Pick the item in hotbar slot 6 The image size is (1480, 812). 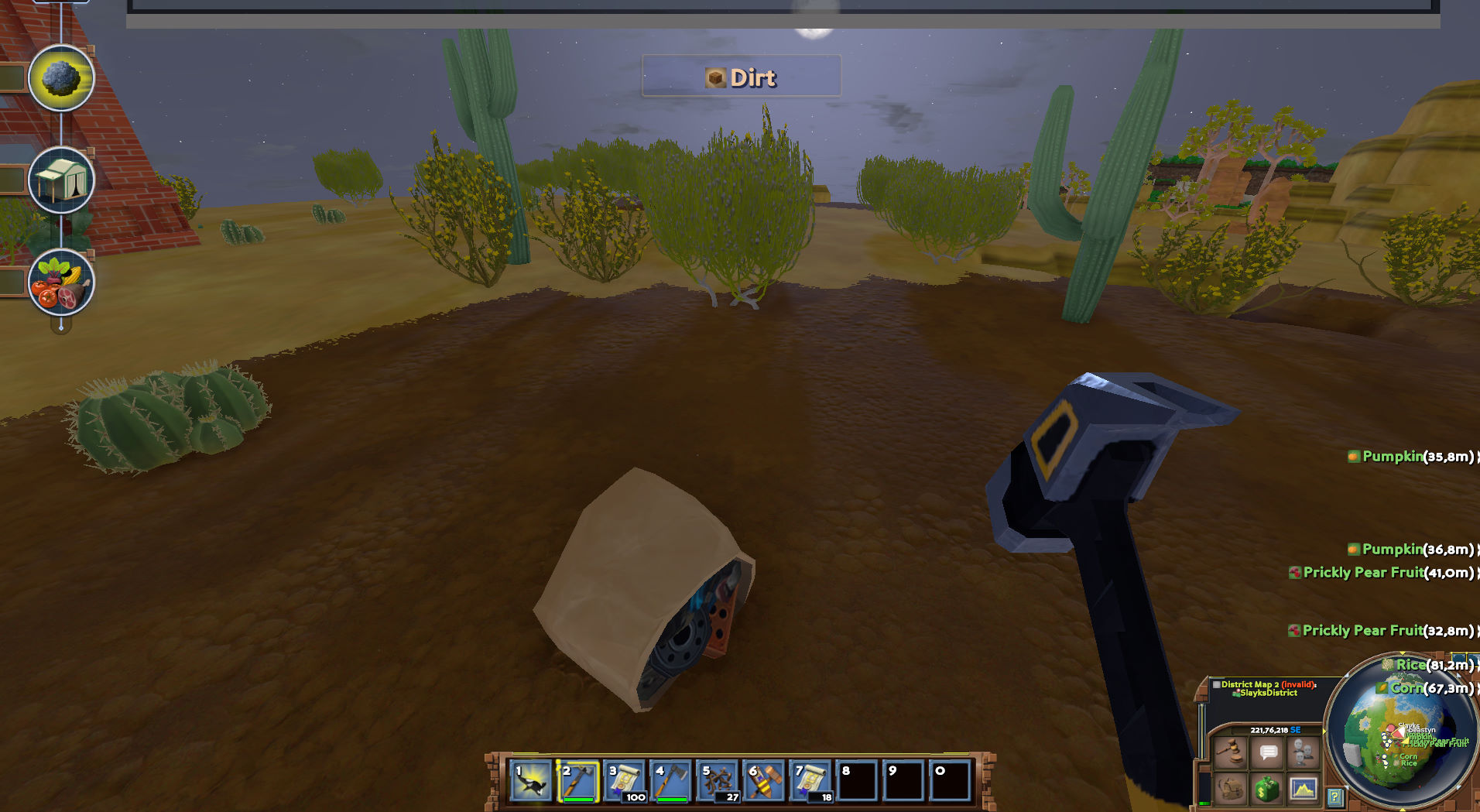764,781
